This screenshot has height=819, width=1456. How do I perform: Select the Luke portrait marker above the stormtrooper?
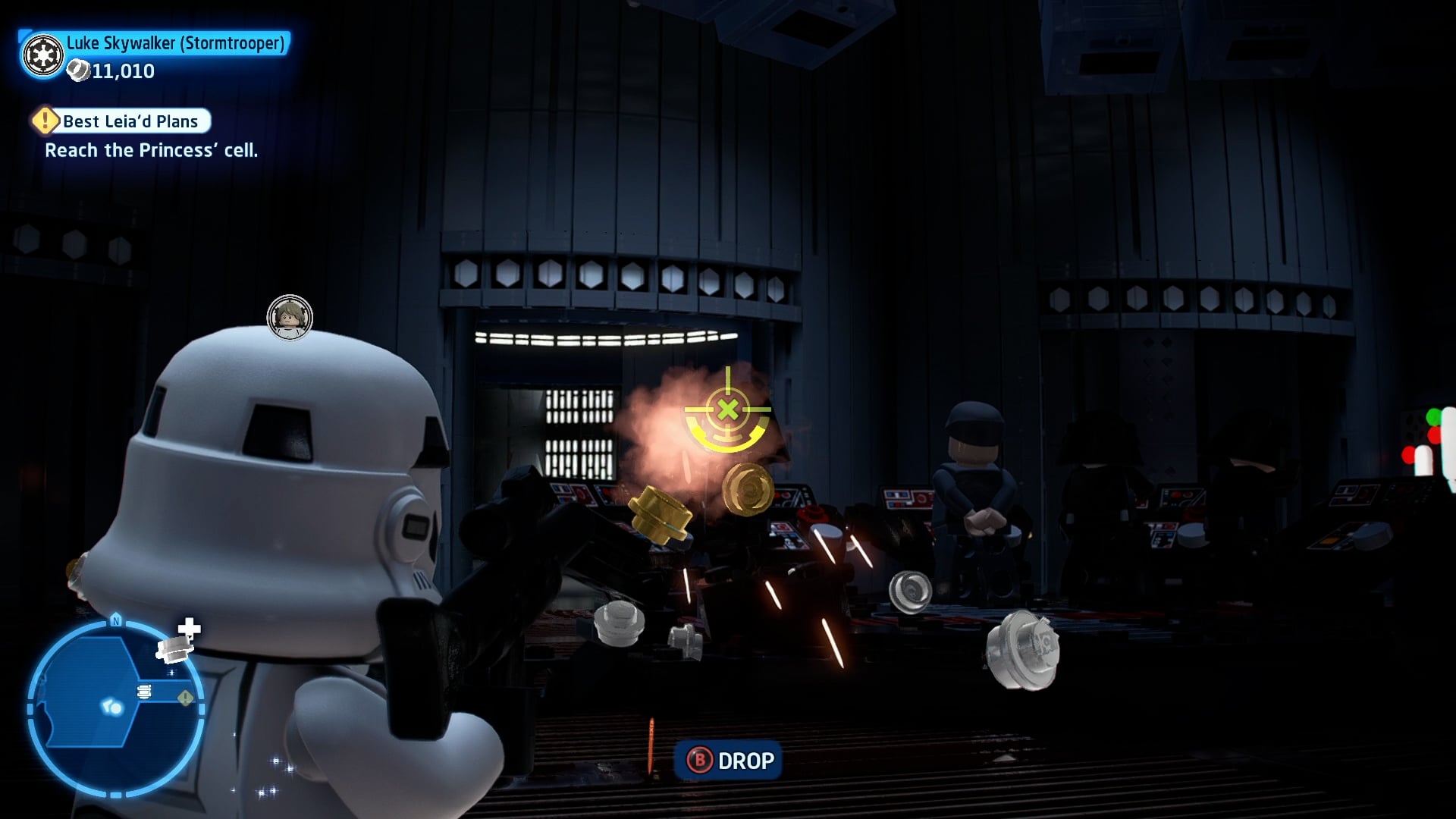point(290,317)
